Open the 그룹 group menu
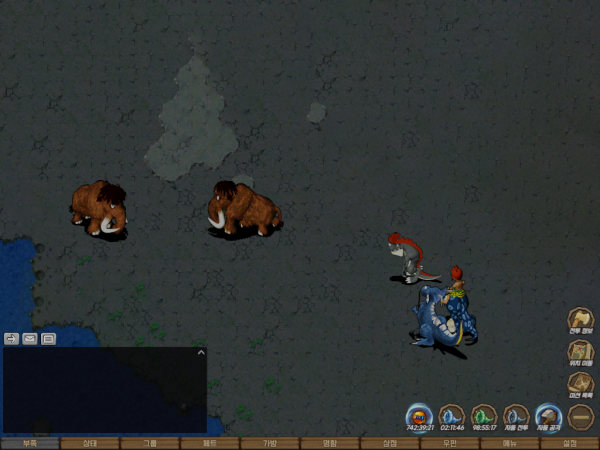The width and height of the screenshot is (600, 450). coord(149,443)
